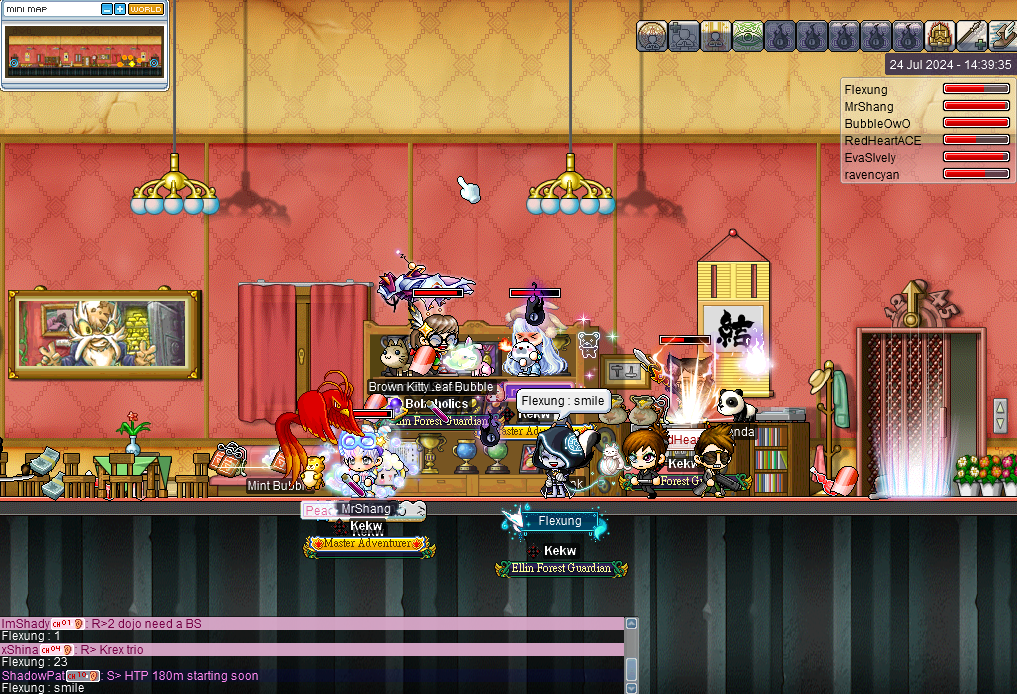Image resolution: width=1017 pixels, height=694 pixels.
Task: Click the two-figures-with-plus party buff icon
Action: pos(684,36)
